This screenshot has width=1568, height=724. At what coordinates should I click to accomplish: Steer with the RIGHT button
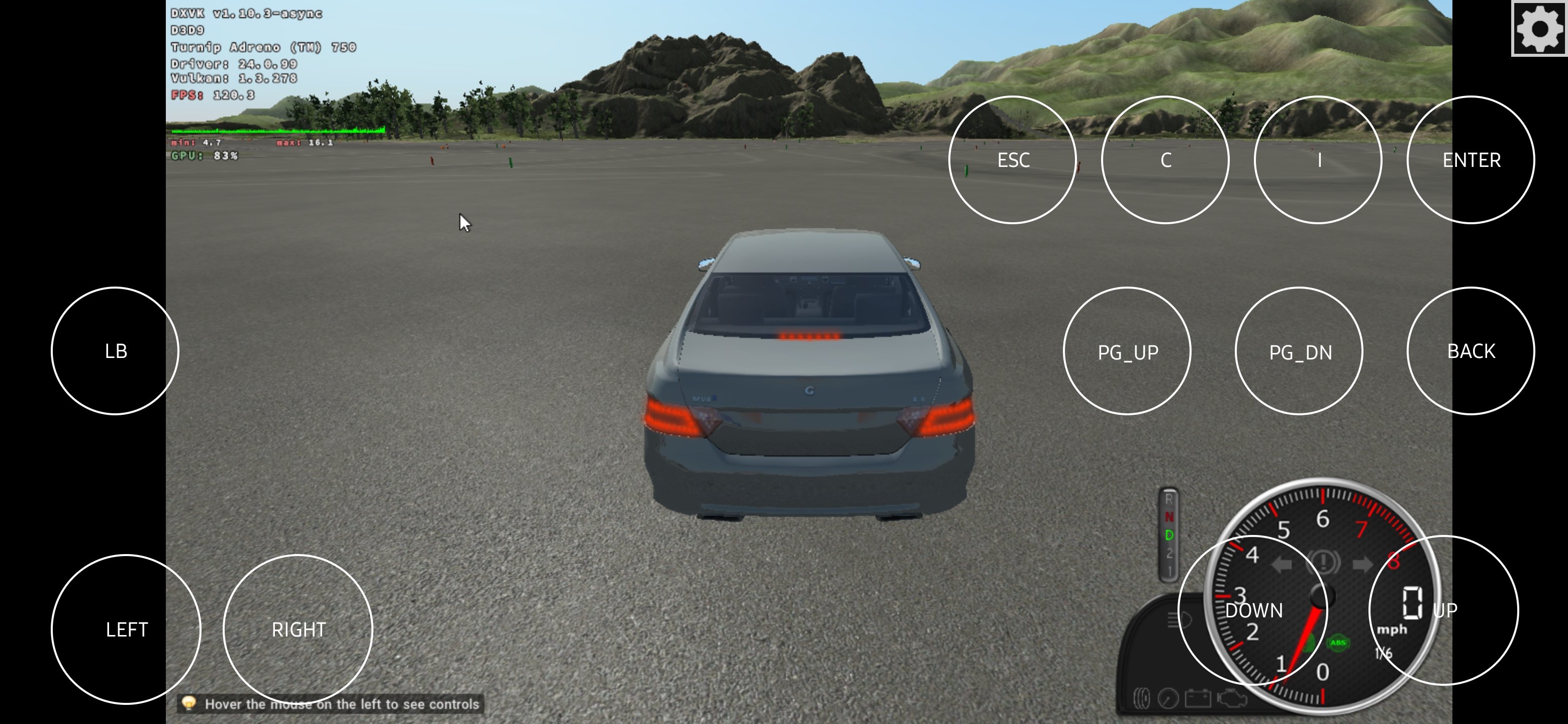pyautogui.click(x=298, y=629)
